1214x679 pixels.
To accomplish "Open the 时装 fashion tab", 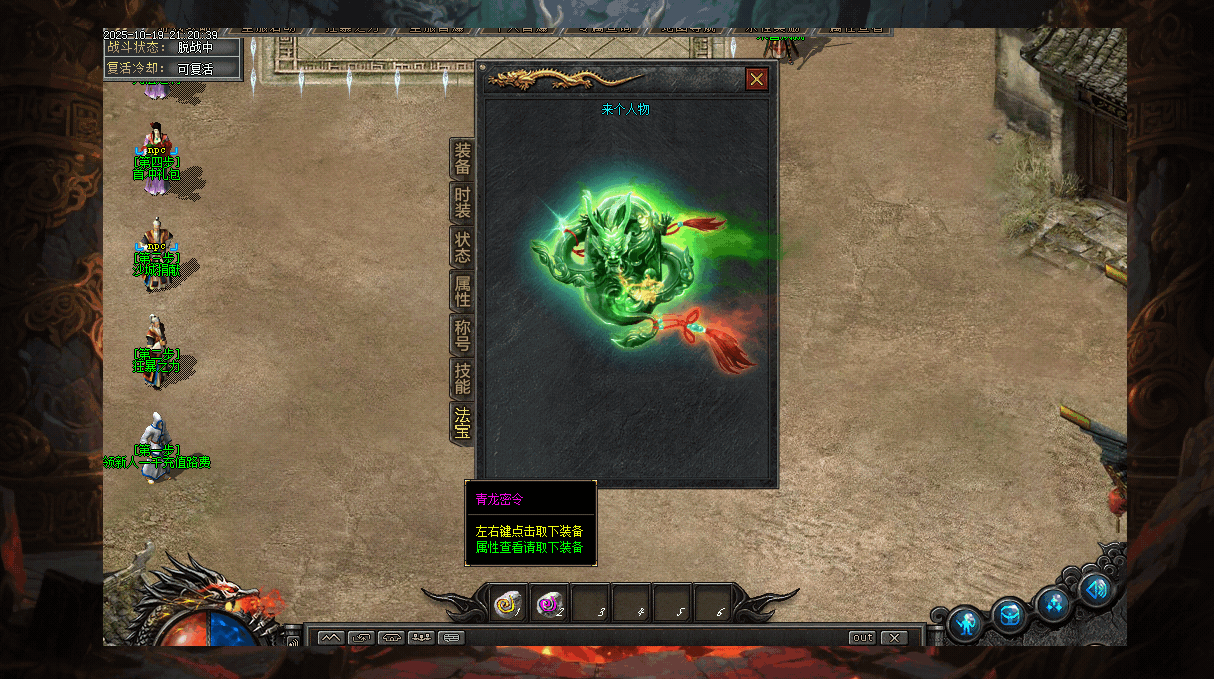I will [x=462, y=202].
